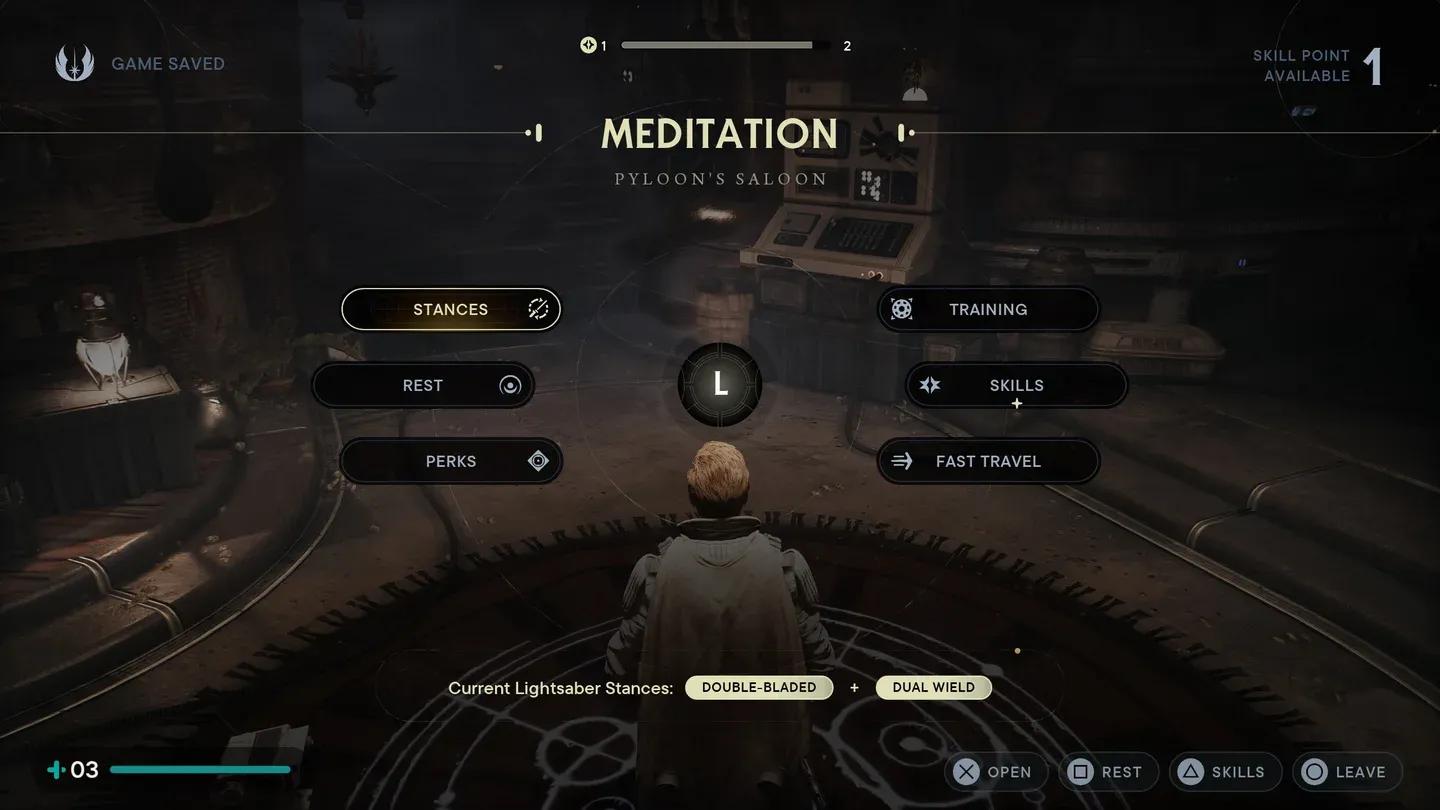Select the DOUBLE-BLADED stance badge
The height and width of the screenshot is (810, 1440).
coord(759,688)
